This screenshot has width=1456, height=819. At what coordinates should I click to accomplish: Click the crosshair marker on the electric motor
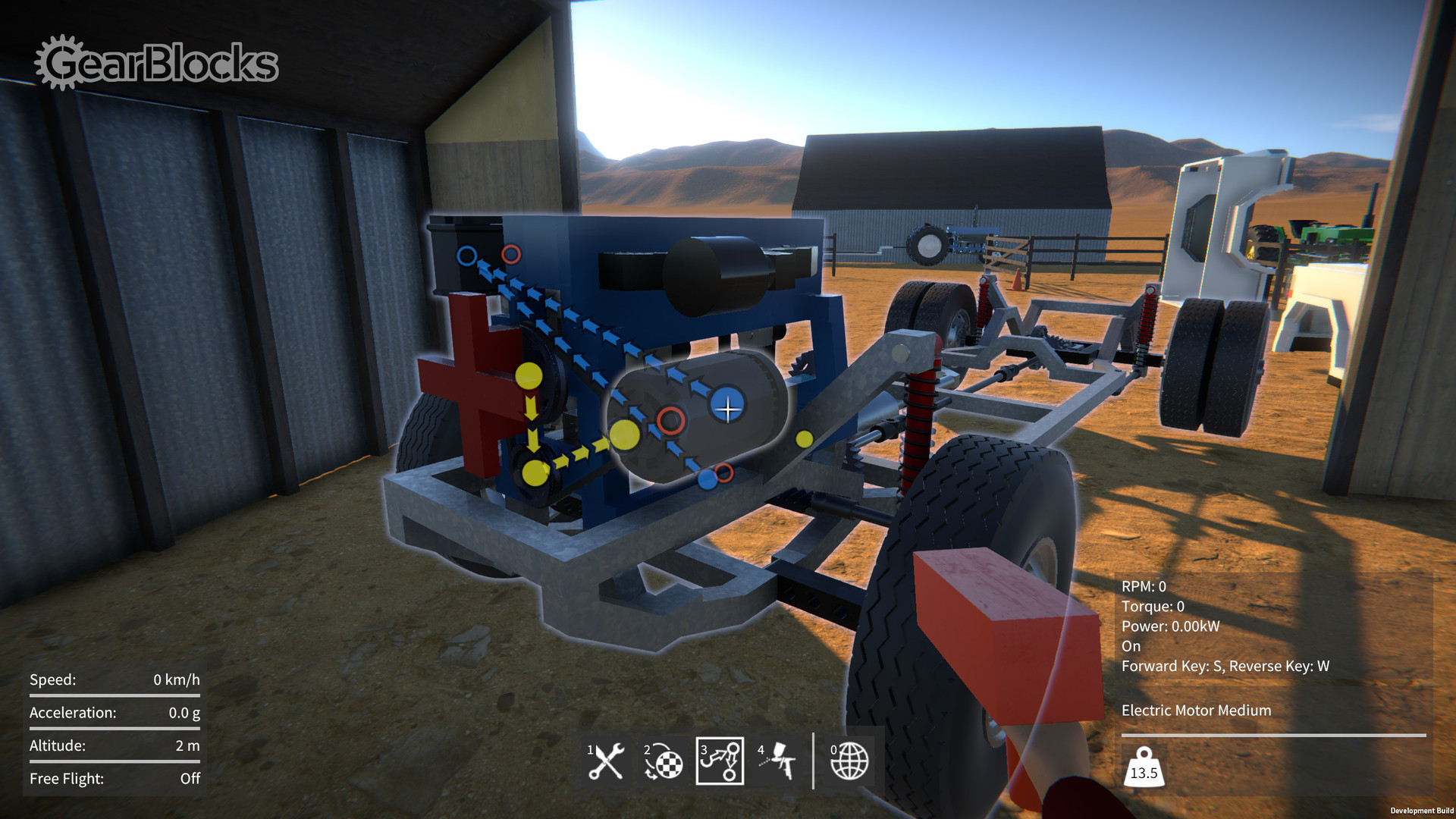coord(728,409)
